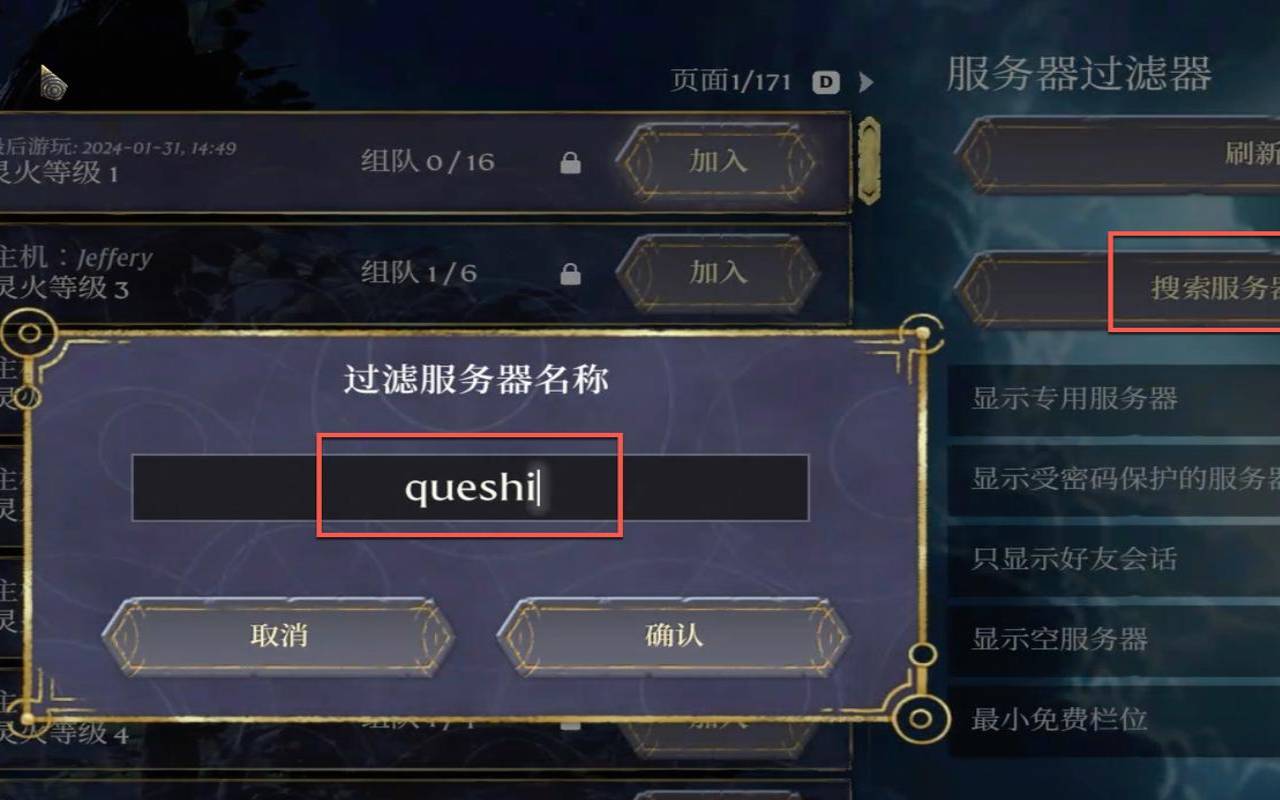The width and height of the screenshot is (1280, 800).
Task: Click the server list scrollbar thumb
Action: 869,160
